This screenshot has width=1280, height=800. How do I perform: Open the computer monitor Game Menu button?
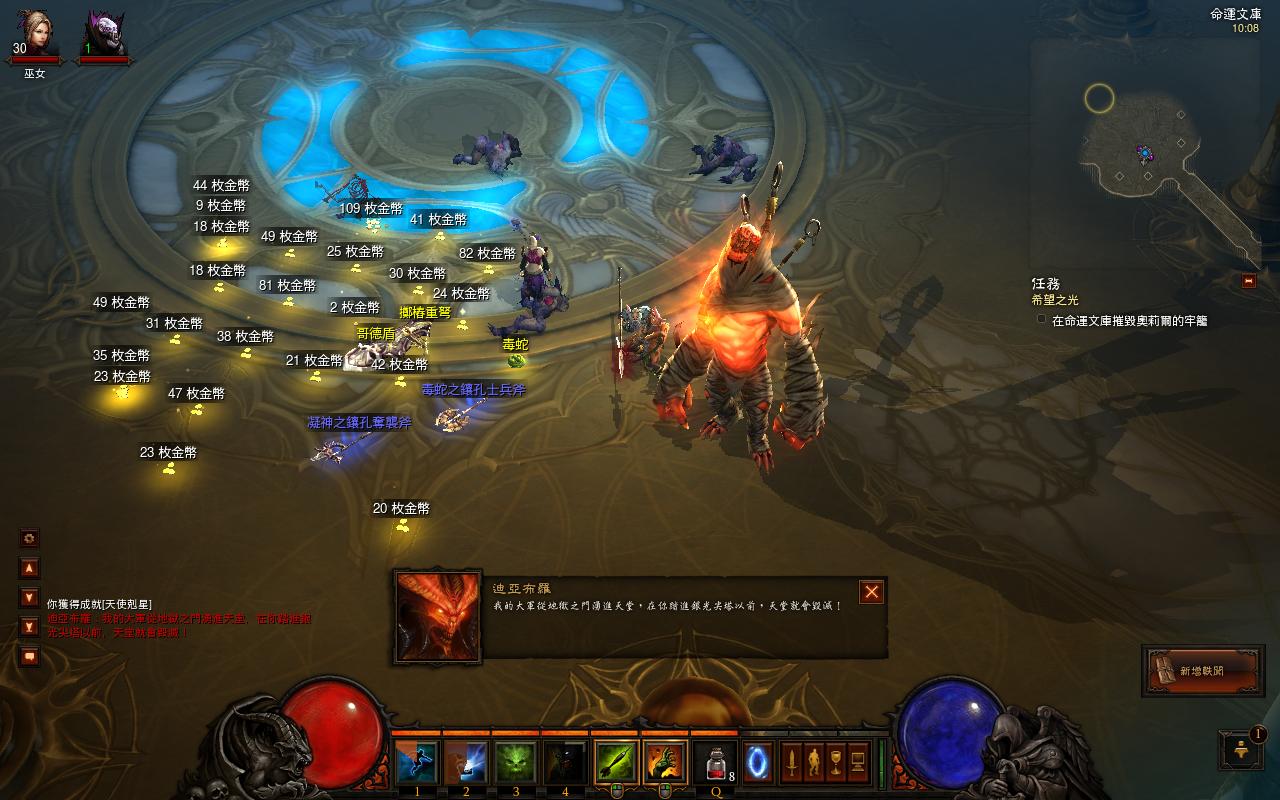point(857,763)
